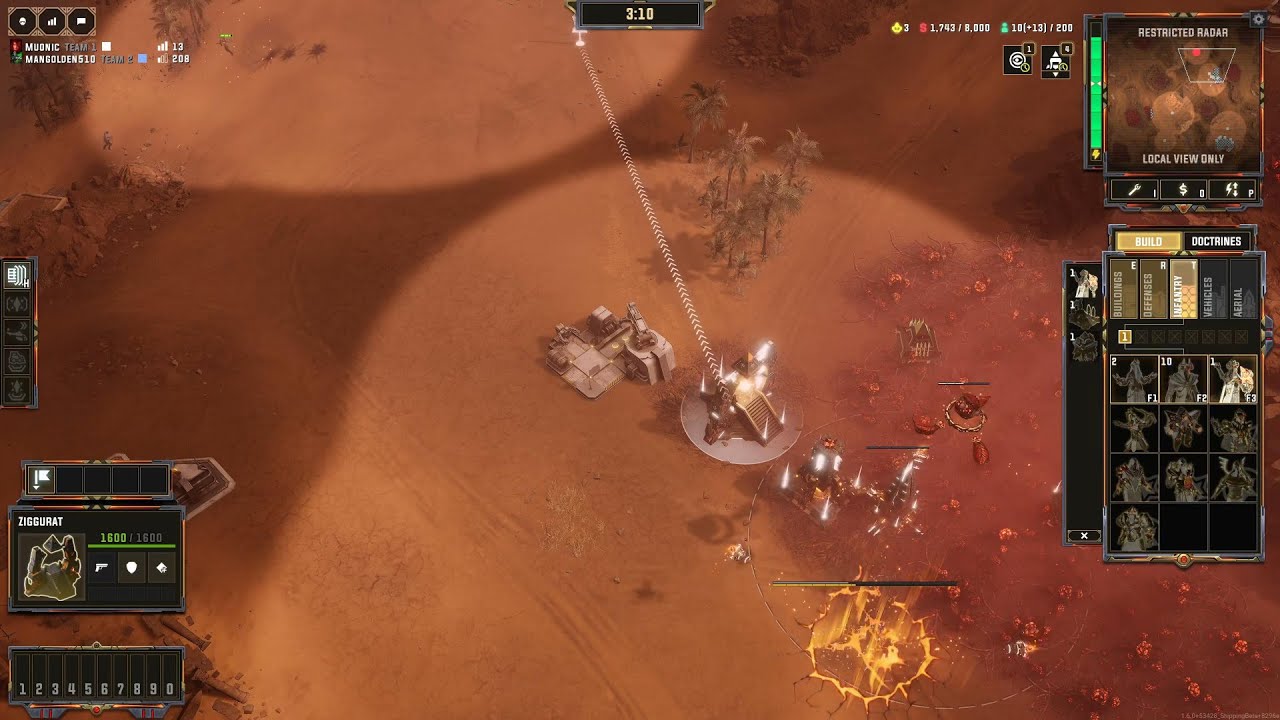Activate the dollar sign sell button
This screenshot has width=1280, height=720.
coord(1183,189)
